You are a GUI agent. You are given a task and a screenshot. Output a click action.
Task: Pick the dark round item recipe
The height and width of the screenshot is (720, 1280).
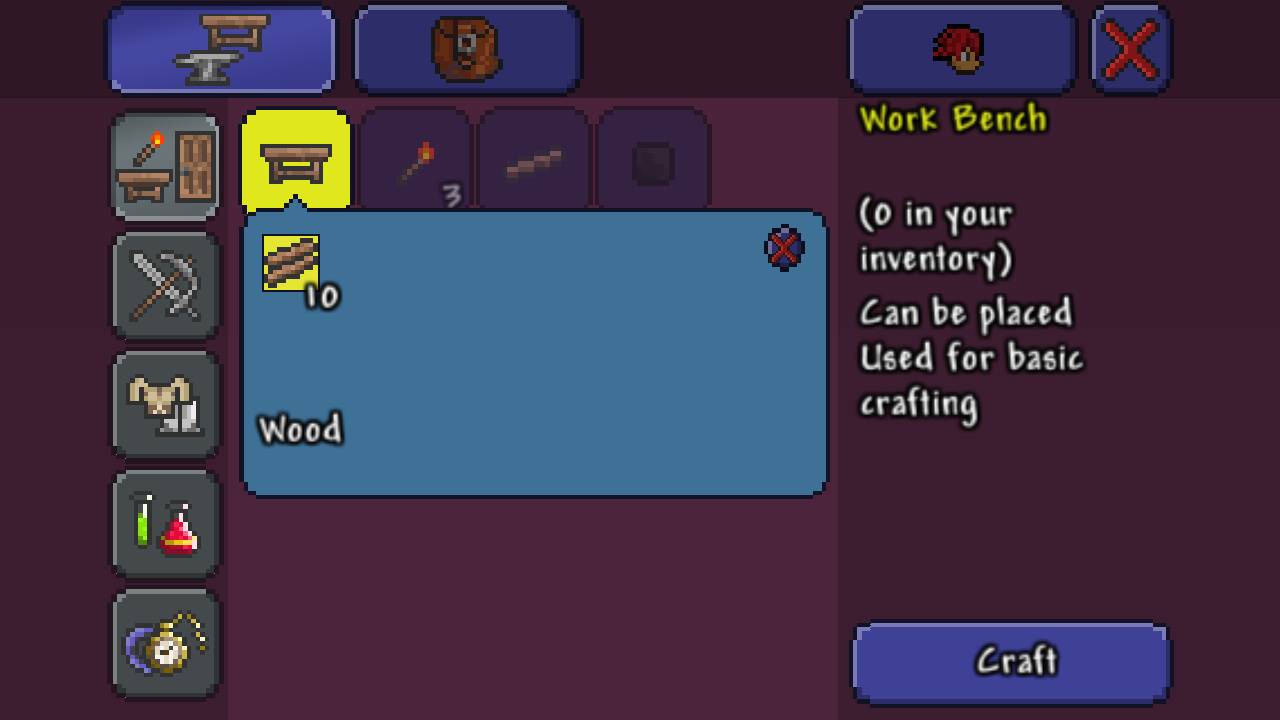653,162
